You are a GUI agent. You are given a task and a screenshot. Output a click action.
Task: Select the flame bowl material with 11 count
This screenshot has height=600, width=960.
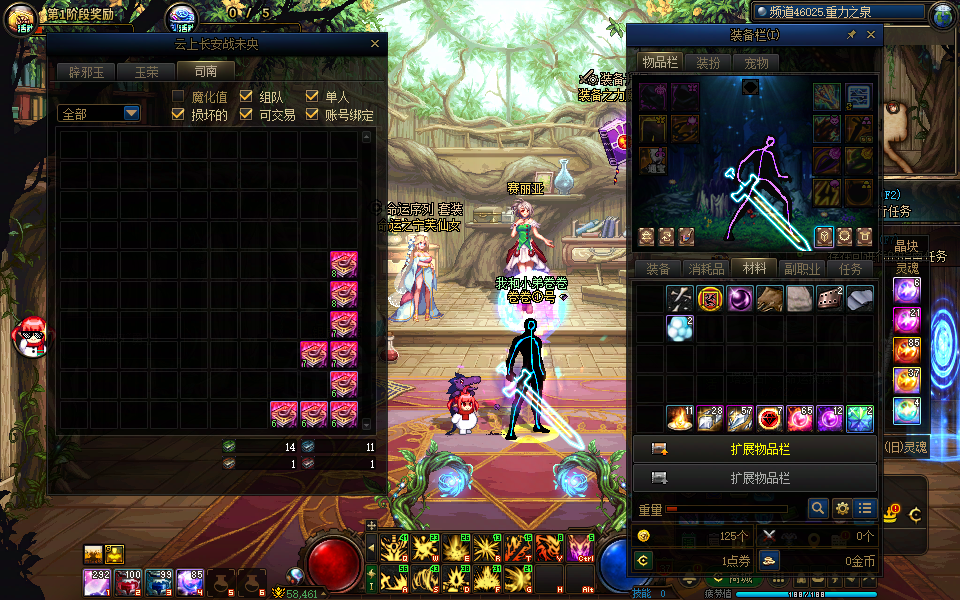pyautogui.click(x=680, y=418)
